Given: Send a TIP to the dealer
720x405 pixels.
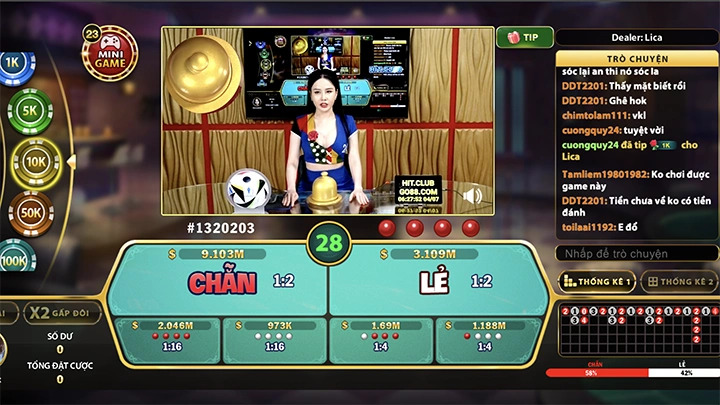Looking at the screenshot, I should pyautogui.click(x=524, y=37).
